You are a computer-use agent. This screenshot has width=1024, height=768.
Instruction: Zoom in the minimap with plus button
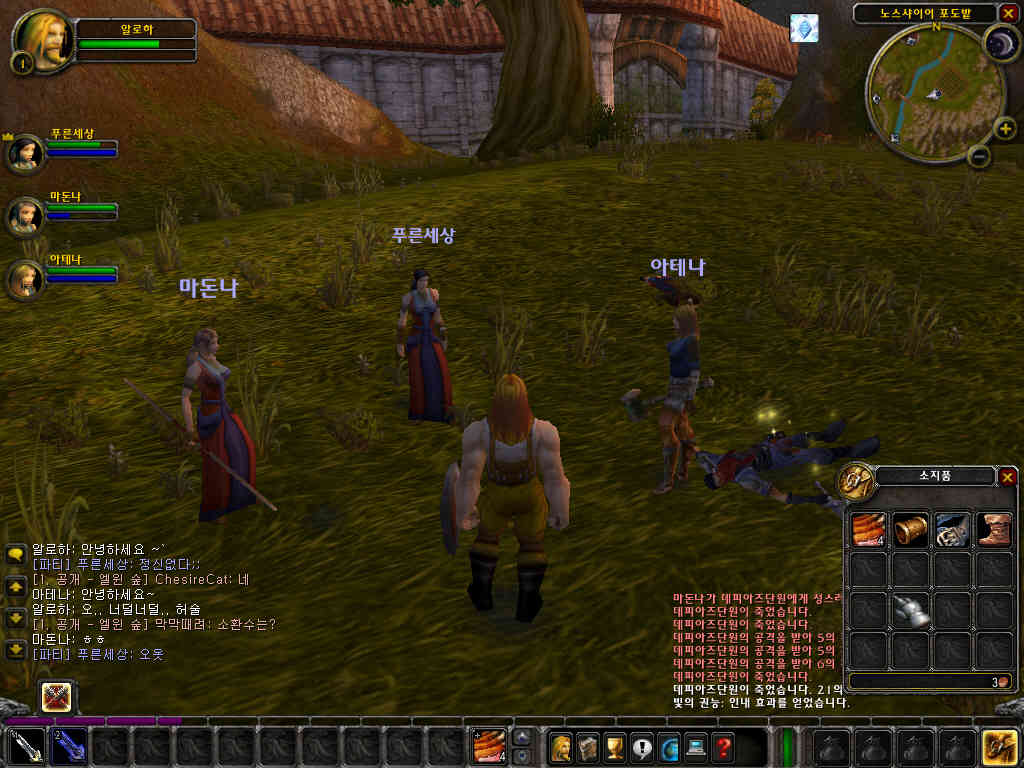click(1006, 129)
